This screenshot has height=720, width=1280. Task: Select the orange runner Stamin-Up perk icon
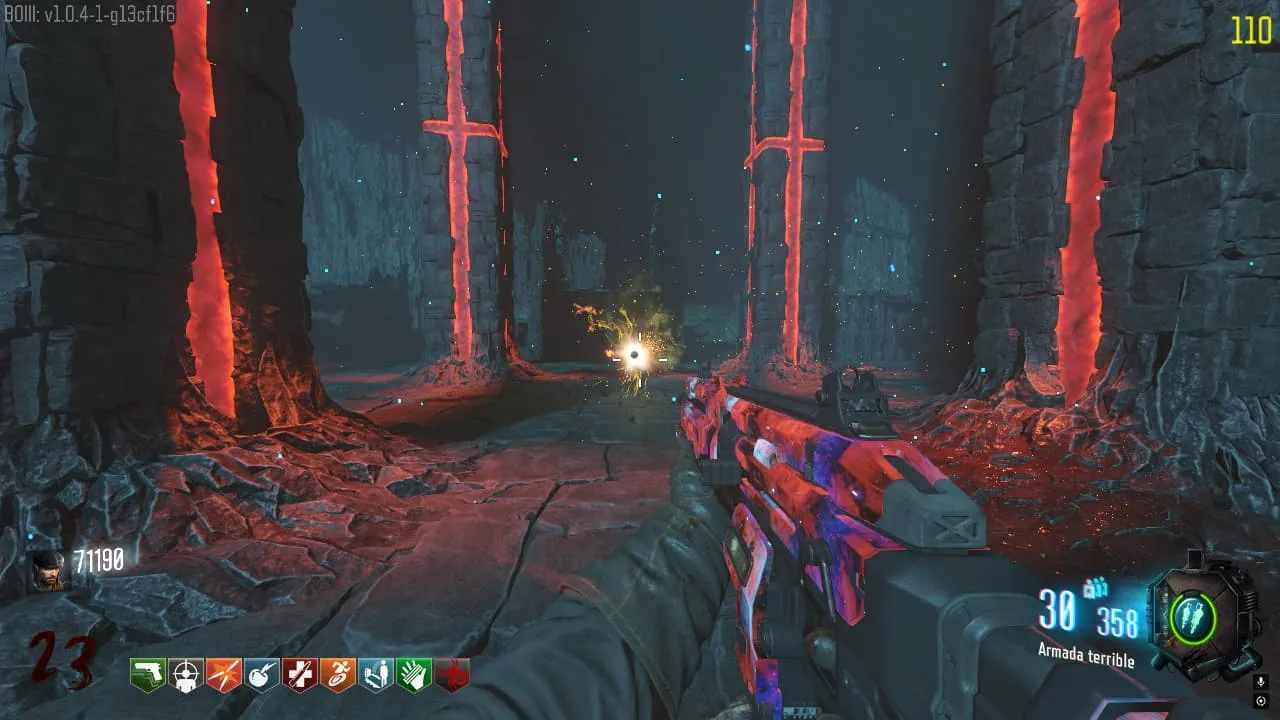pos(338,676)
